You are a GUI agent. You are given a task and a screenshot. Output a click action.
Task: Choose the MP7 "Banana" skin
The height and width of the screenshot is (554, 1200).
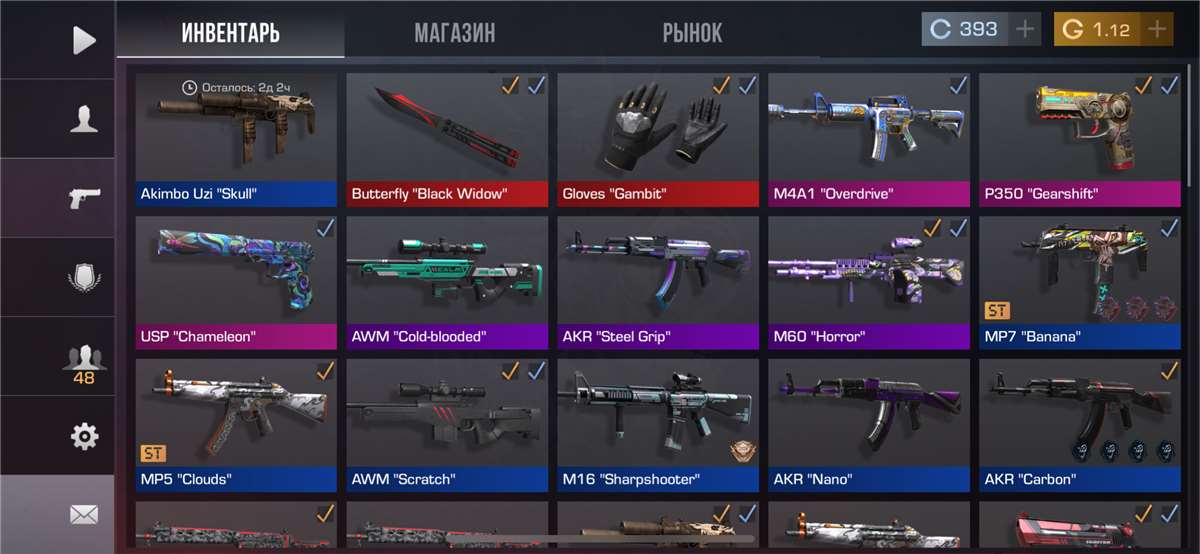[1080, 282]
